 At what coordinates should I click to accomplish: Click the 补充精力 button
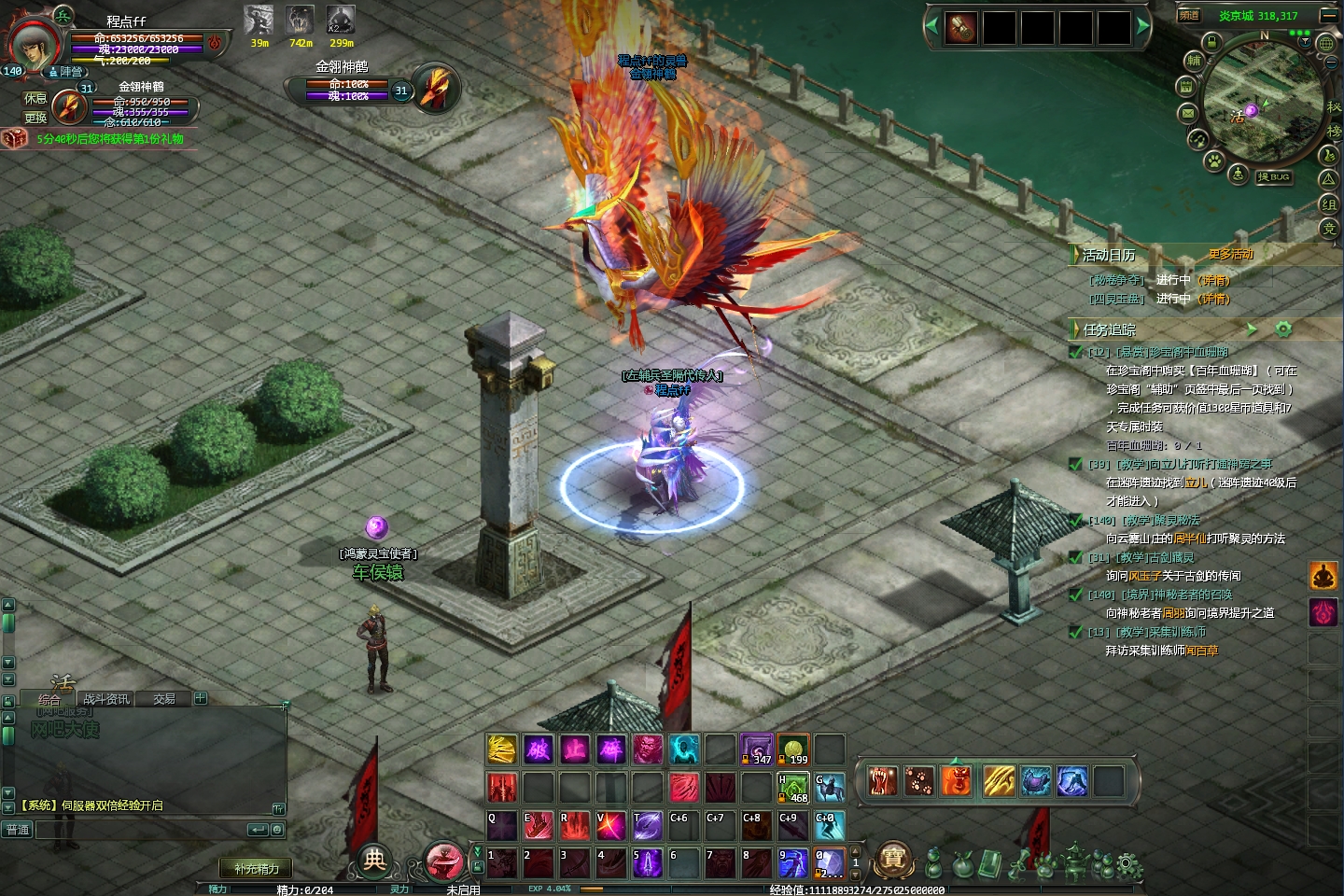[256, 868]
